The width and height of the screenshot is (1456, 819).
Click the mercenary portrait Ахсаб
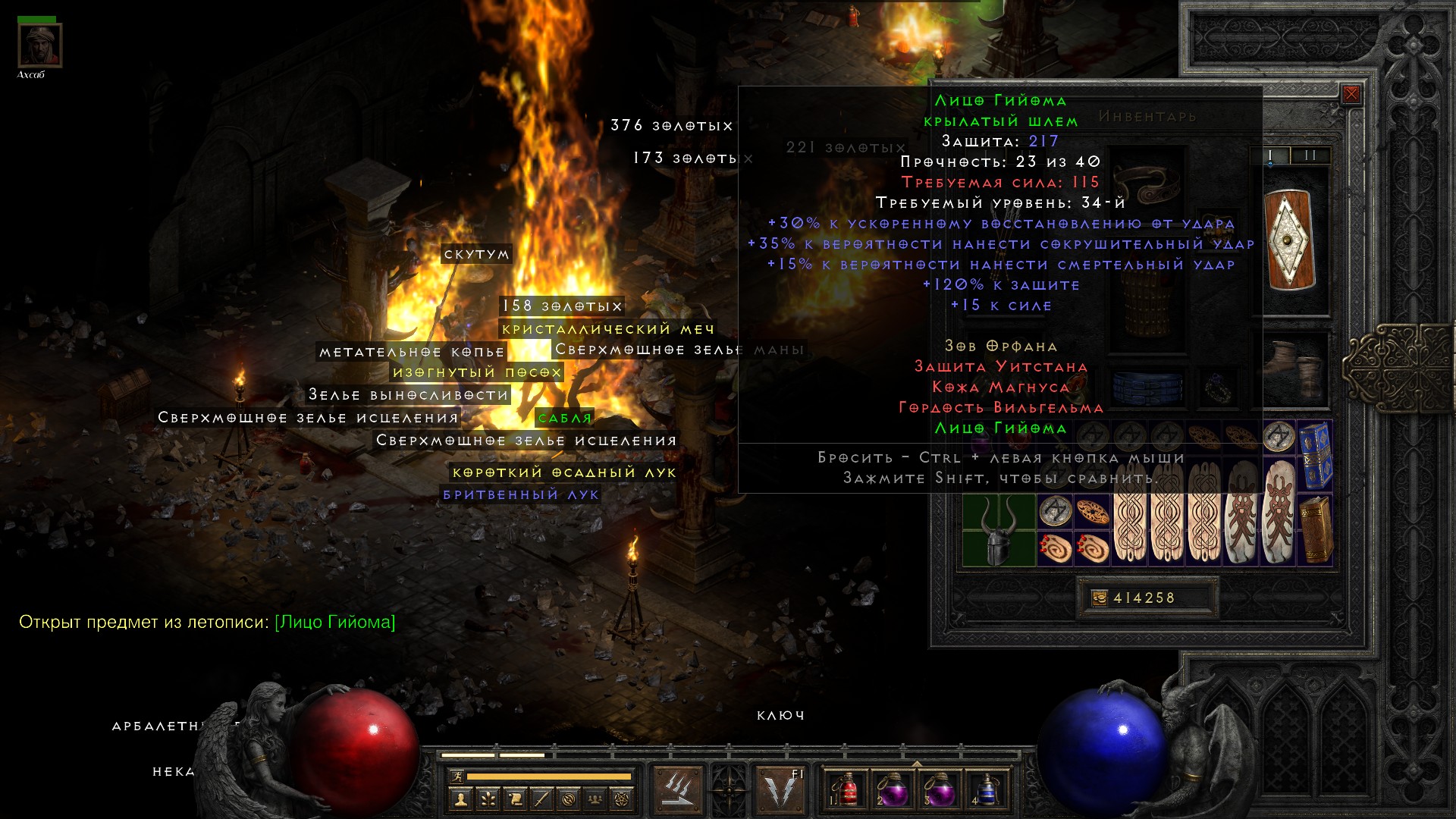(39, 45)
